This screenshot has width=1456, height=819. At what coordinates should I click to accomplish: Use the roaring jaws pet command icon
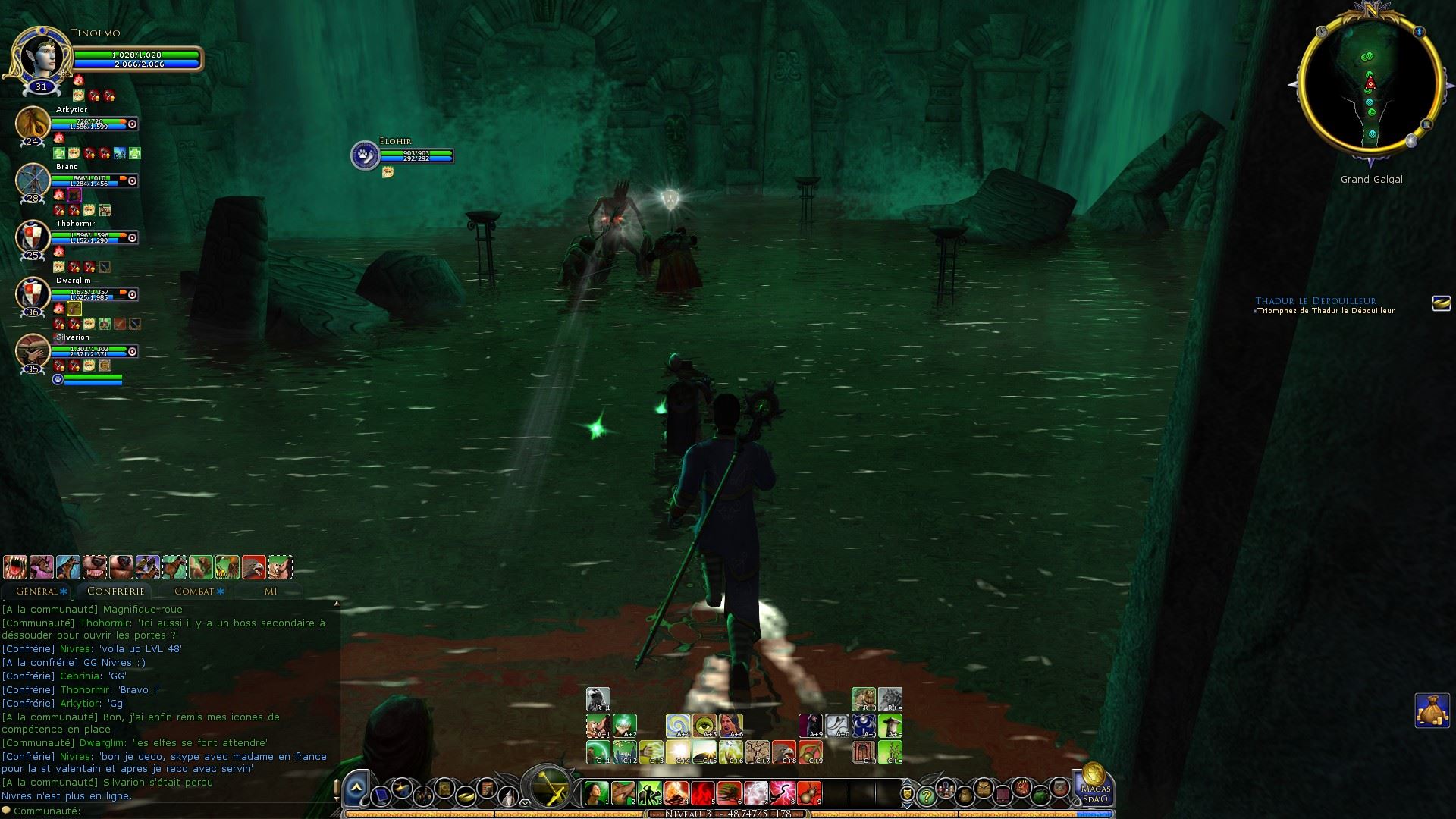[15, 567]
